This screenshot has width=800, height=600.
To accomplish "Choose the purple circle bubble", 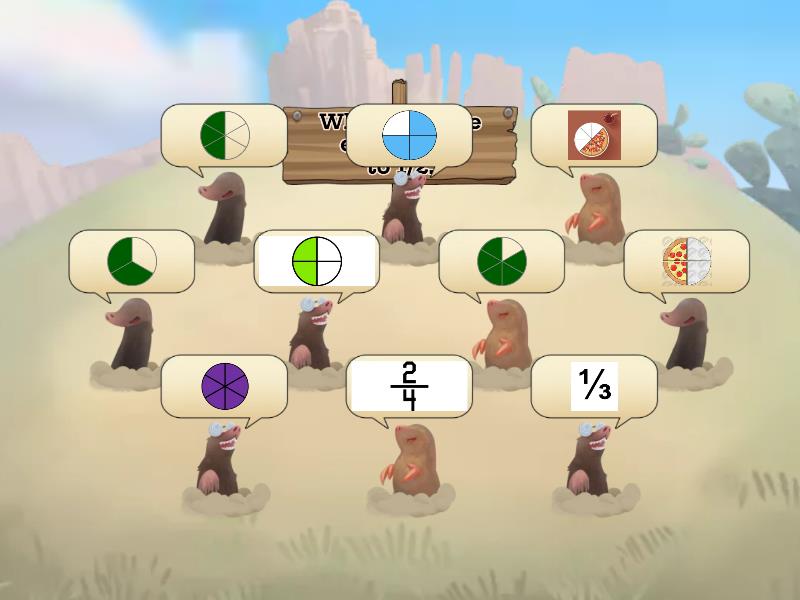I will point(224,386).
